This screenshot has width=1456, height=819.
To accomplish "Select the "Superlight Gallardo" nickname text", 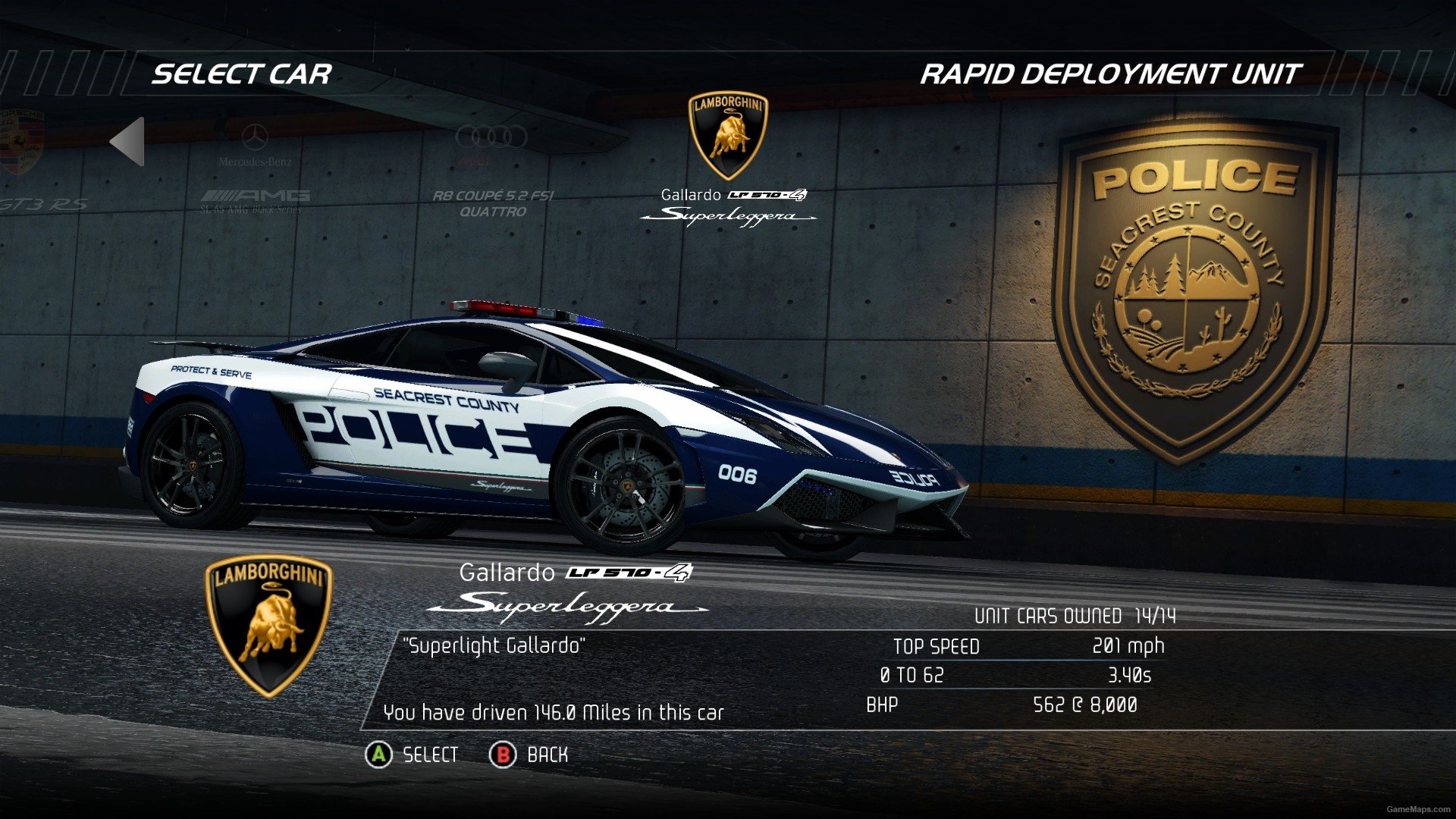I will [494, 647].
